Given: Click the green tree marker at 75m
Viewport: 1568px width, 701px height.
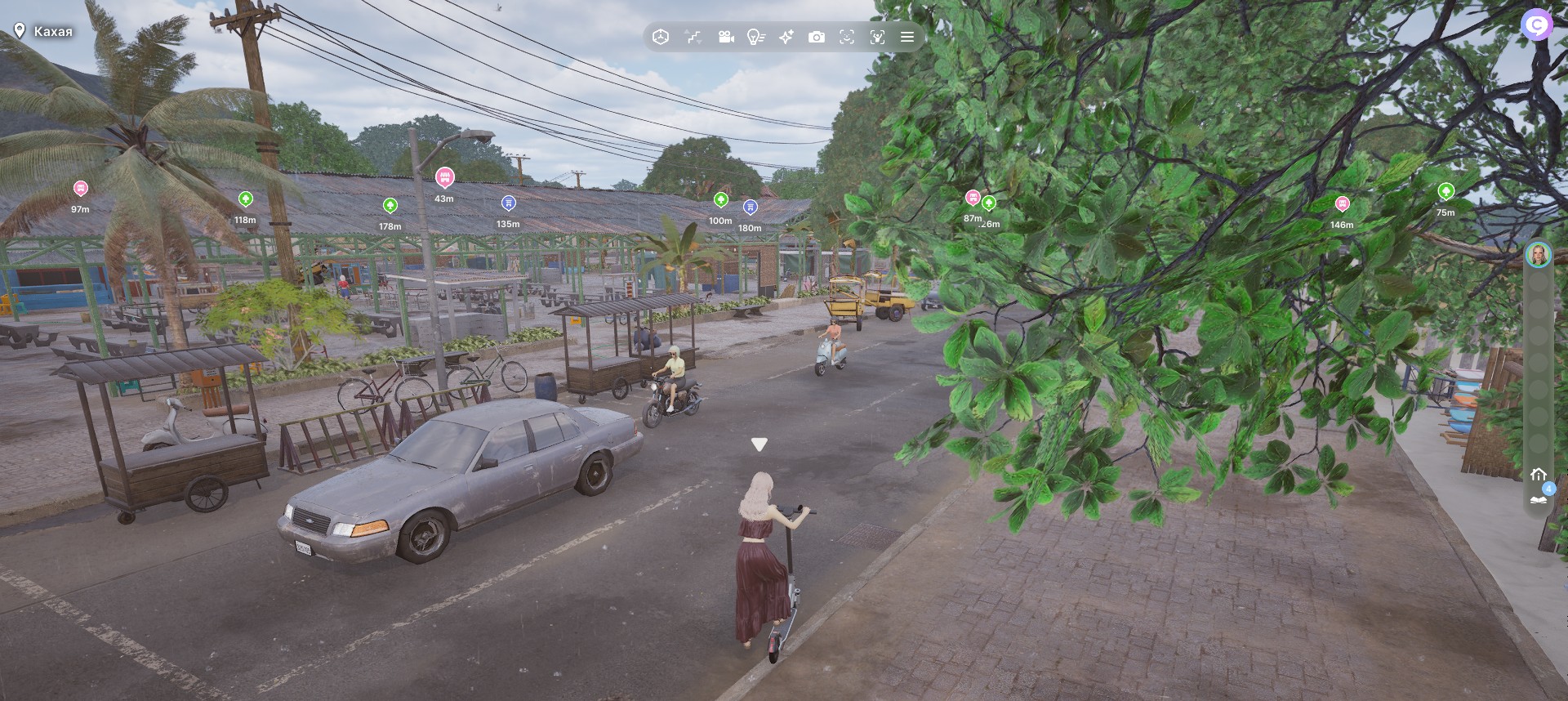Looking at the screenshot, I should [x=1445, y=192].
